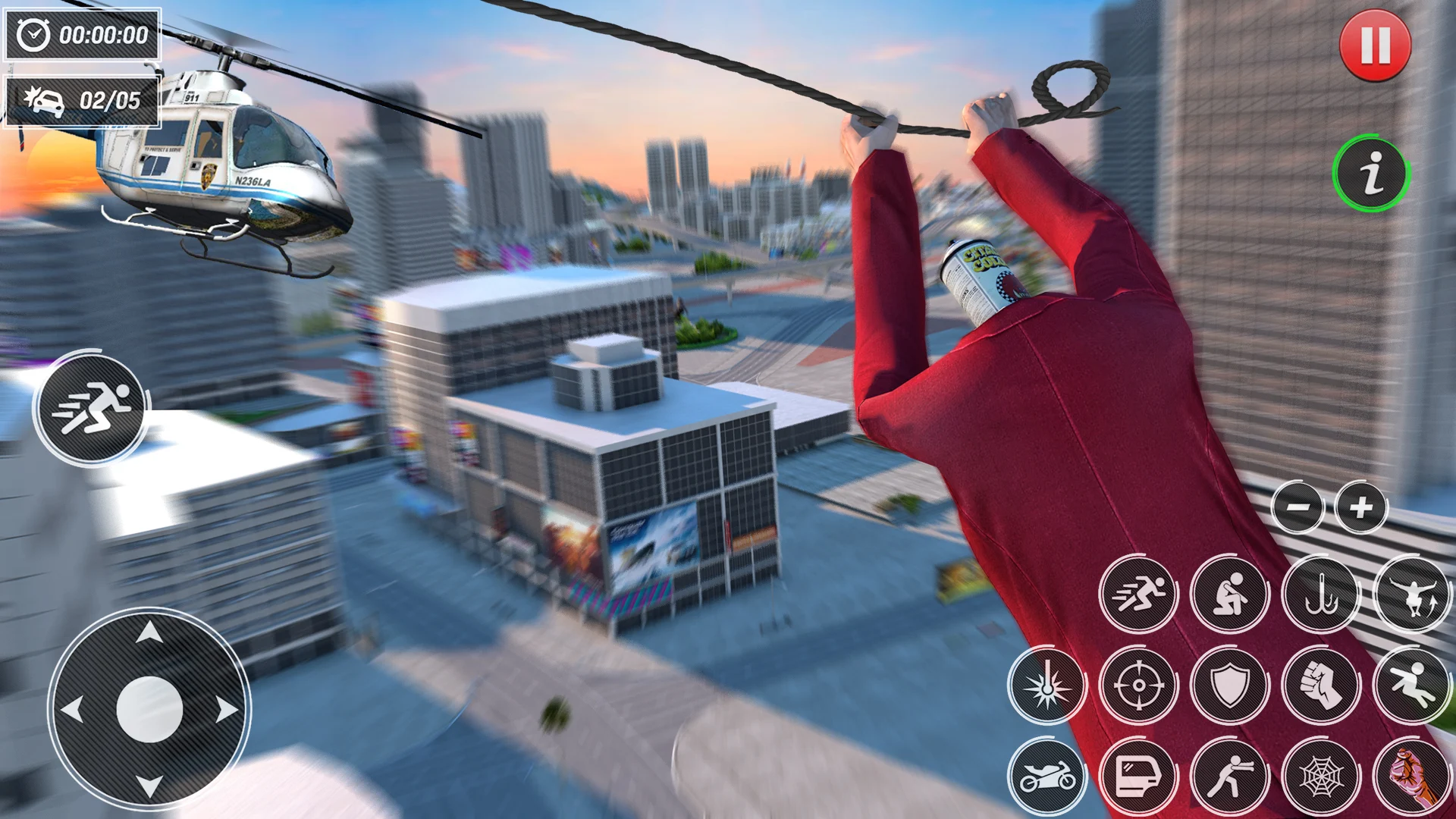
Task: Summon the motorcycle
Action: click(x=1047, y=776)
